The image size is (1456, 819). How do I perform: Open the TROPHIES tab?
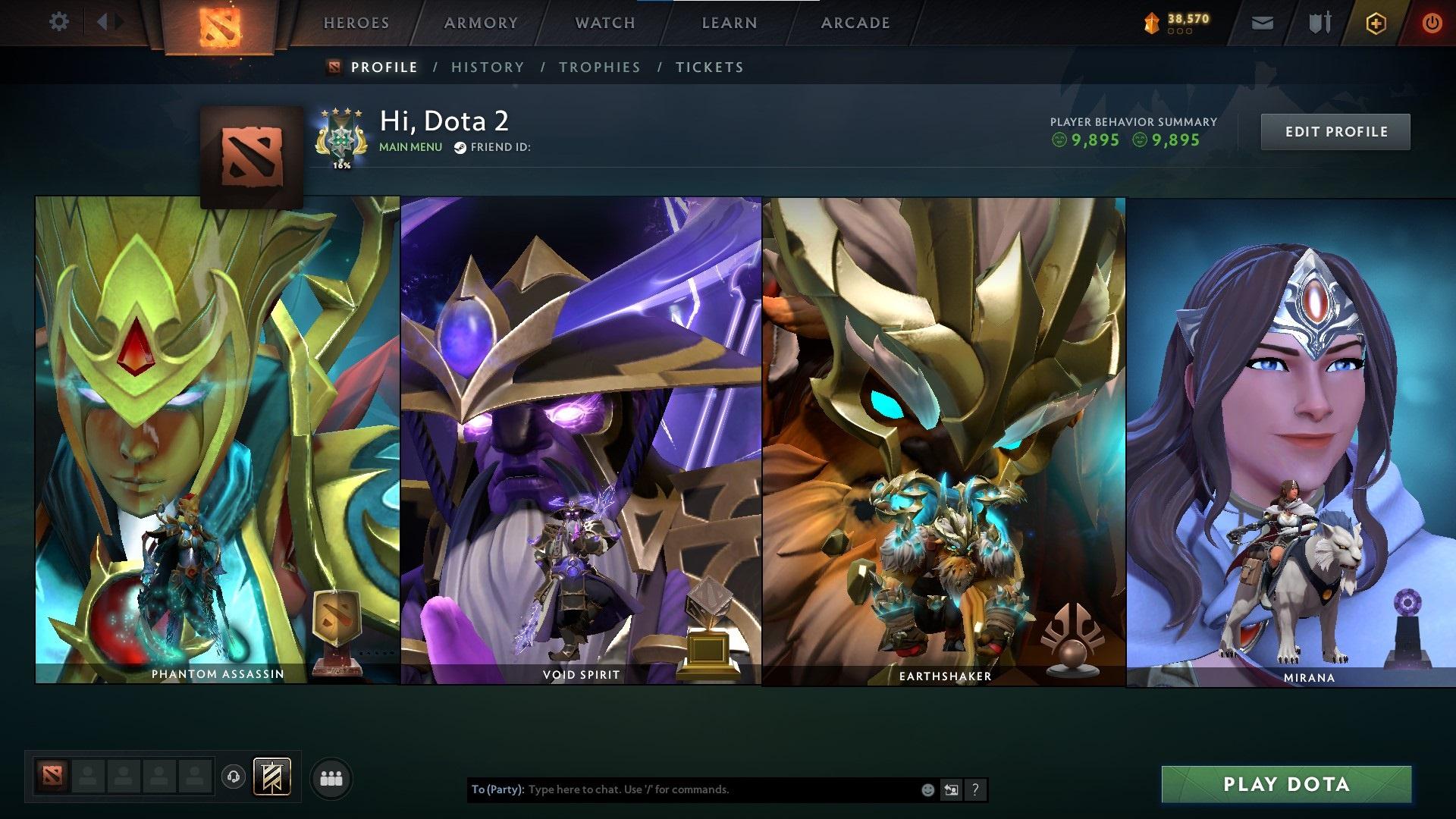pyautogui.click(x=600, y=67)
